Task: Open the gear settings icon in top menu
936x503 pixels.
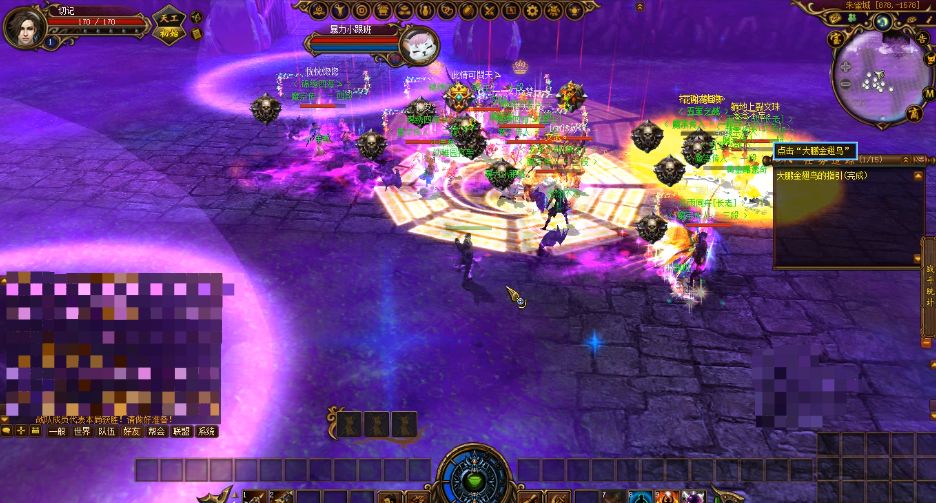Action: click(x=532, y=11)
